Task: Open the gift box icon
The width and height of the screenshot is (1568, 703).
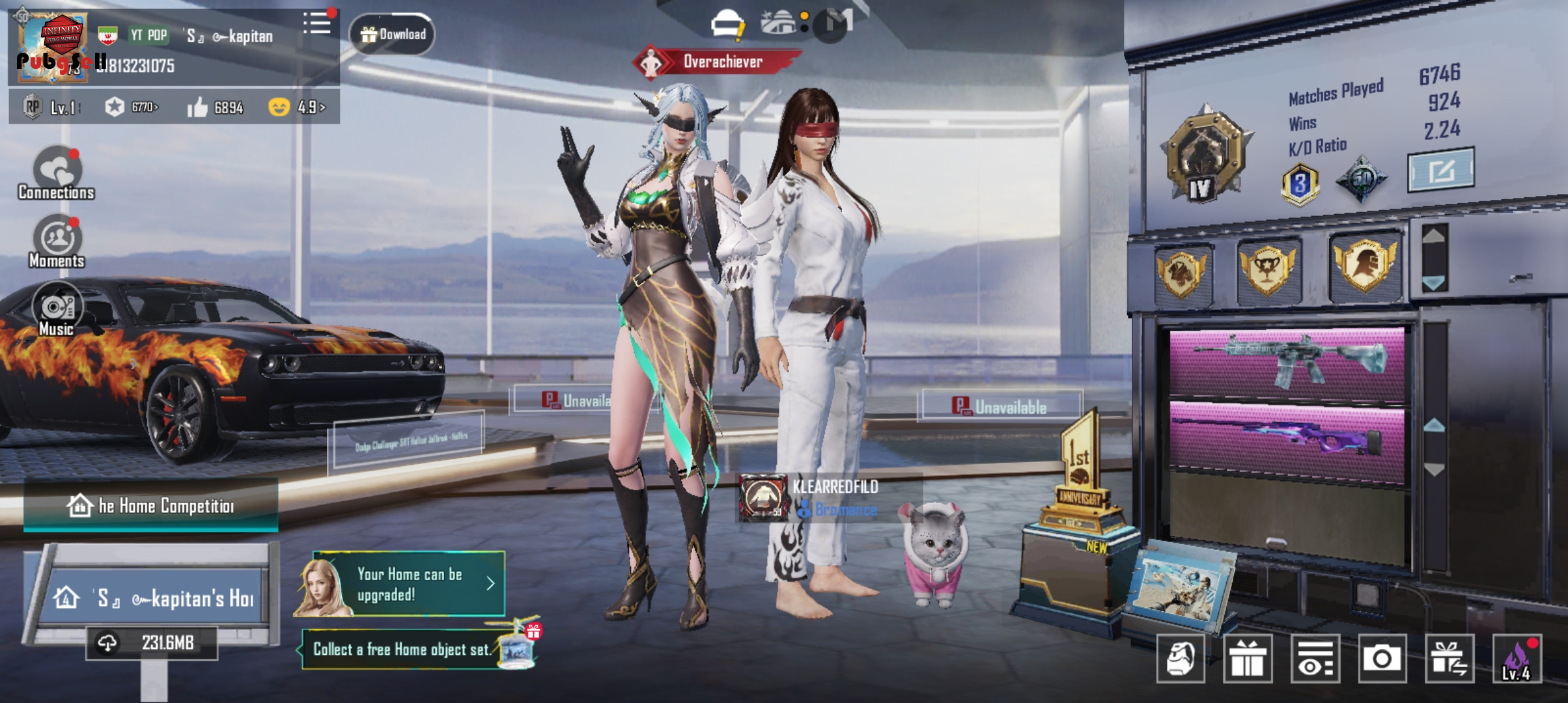Action: (1248, 659)
